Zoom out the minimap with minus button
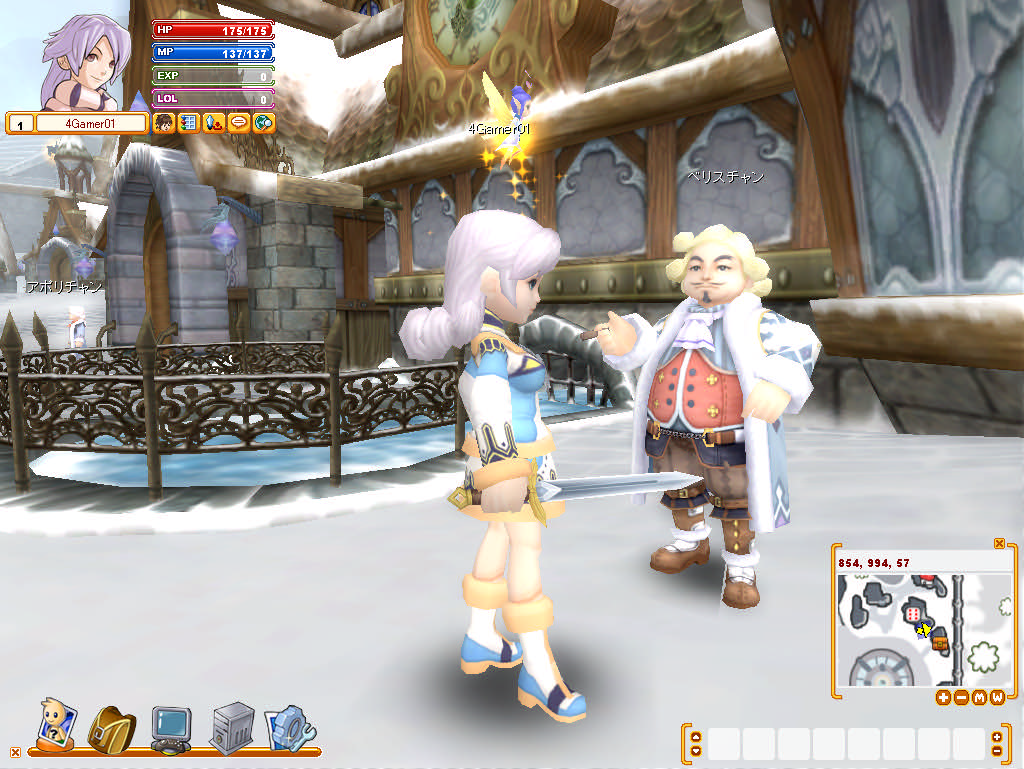Image resolution: width=1024 pixels, height=769 pixels. click(961, 697)
